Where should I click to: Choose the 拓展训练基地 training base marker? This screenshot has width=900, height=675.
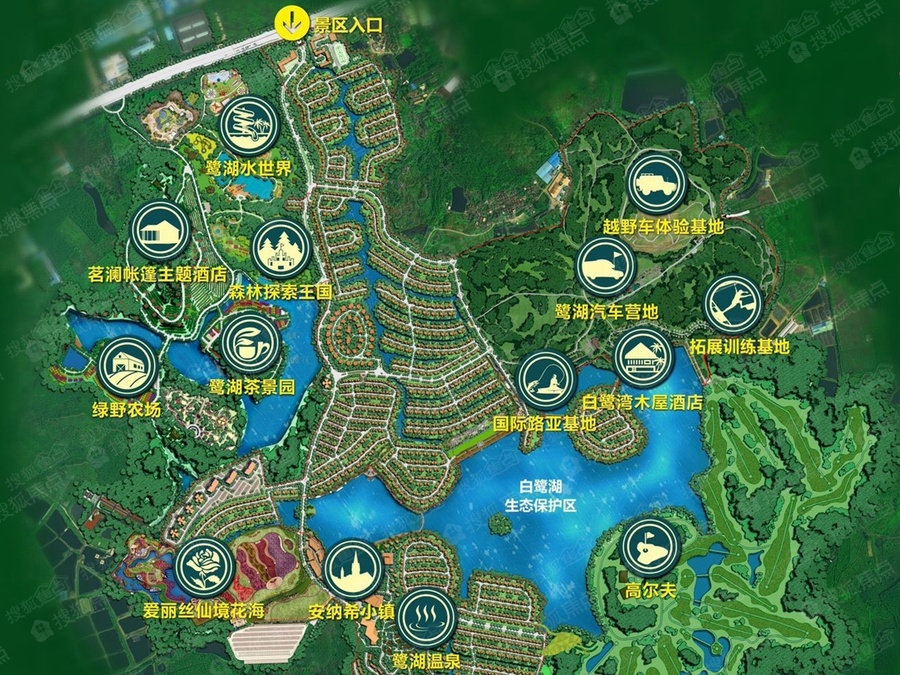tap(735, 304)
